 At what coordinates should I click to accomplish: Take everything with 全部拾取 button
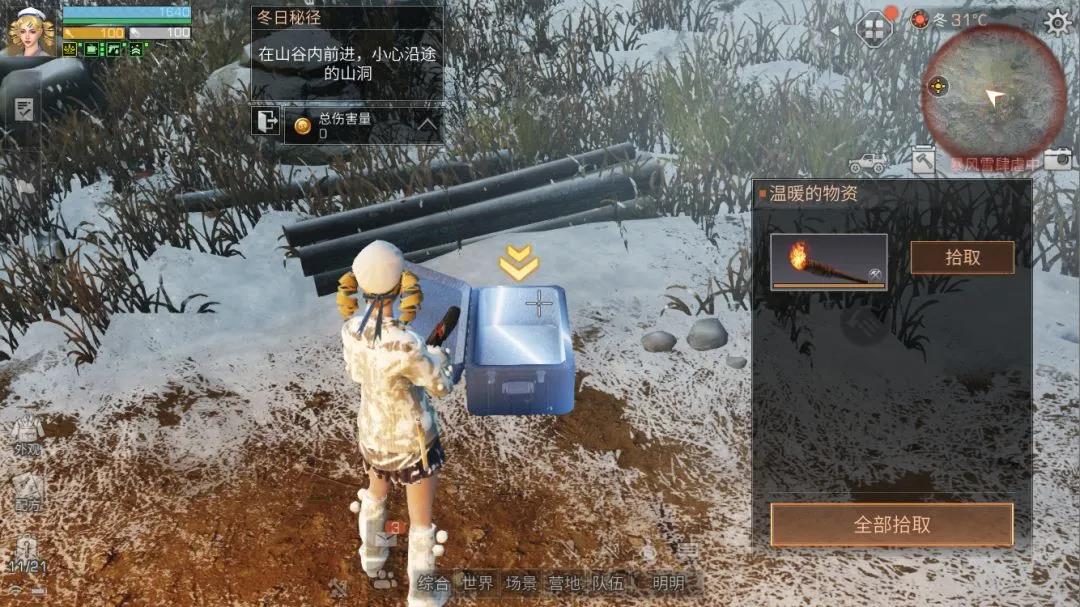891,525
